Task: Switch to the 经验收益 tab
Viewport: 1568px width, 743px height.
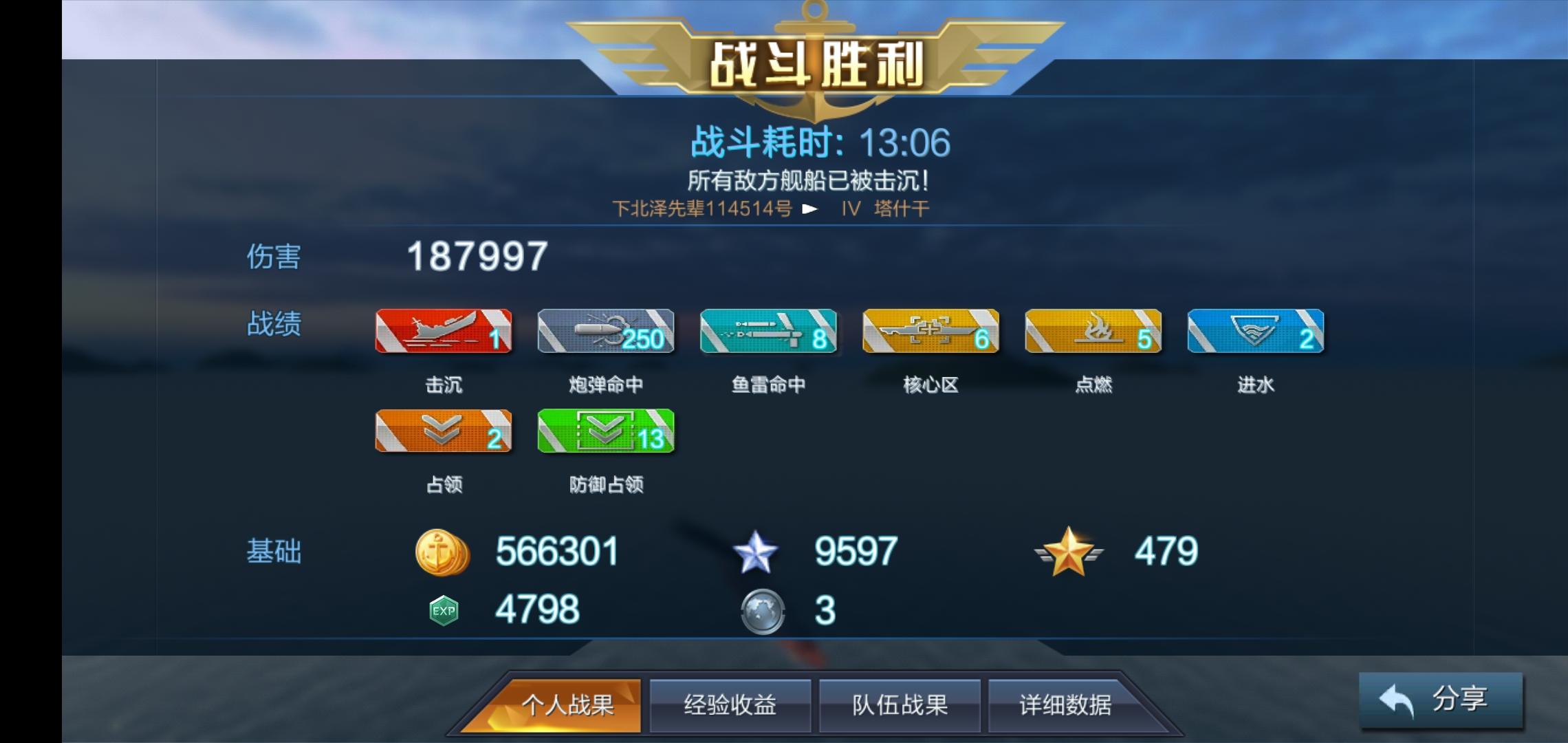Action: coord(728,704)
